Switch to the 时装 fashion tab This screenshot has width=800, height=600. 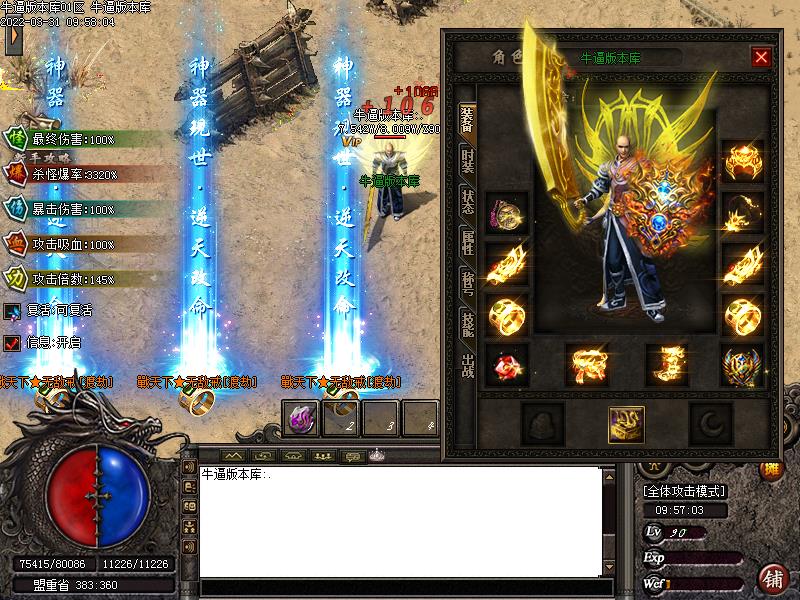(467, 159)
